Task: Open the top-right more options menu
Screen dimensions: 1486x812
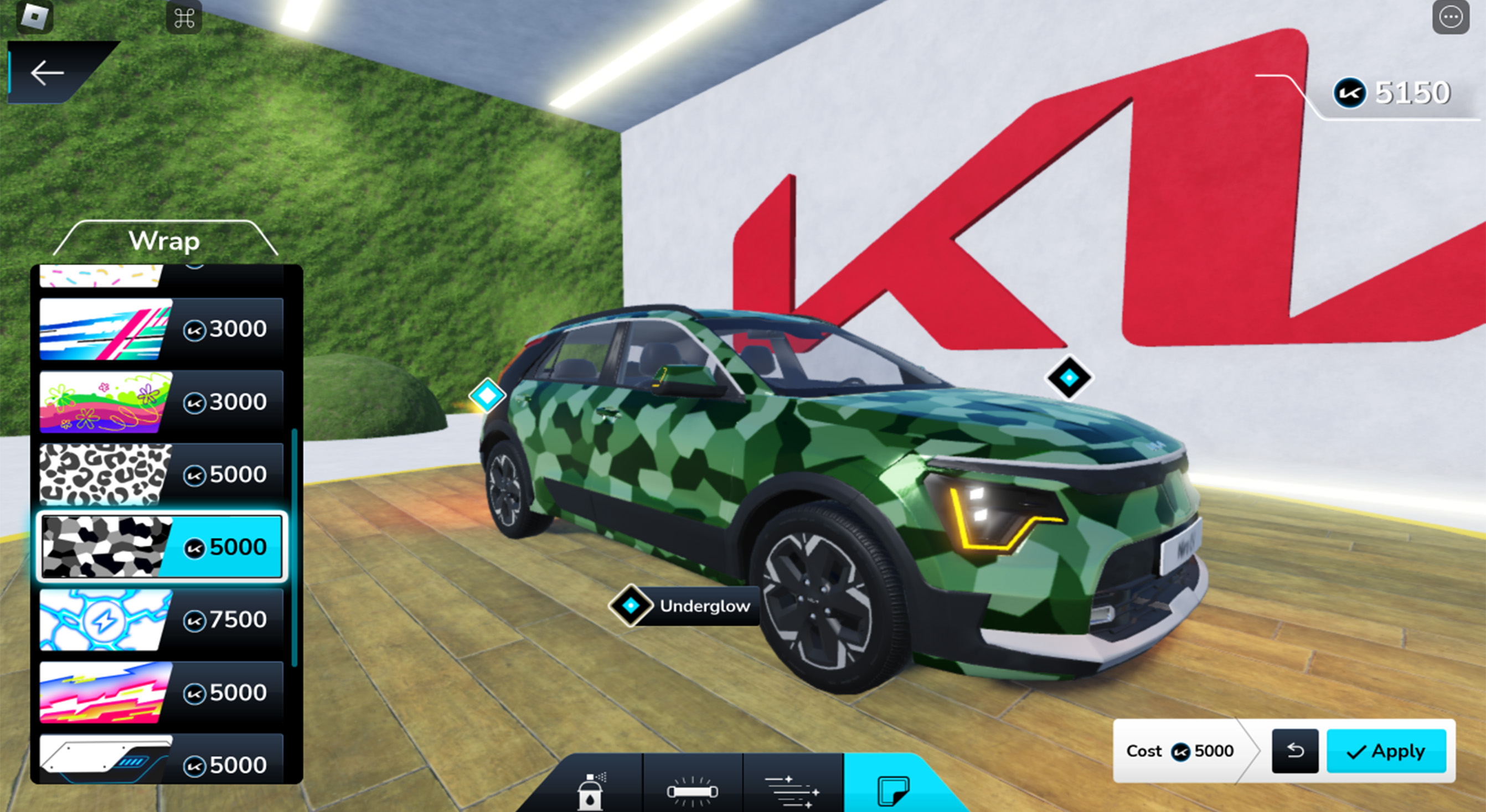Action: coord(1450,17)
